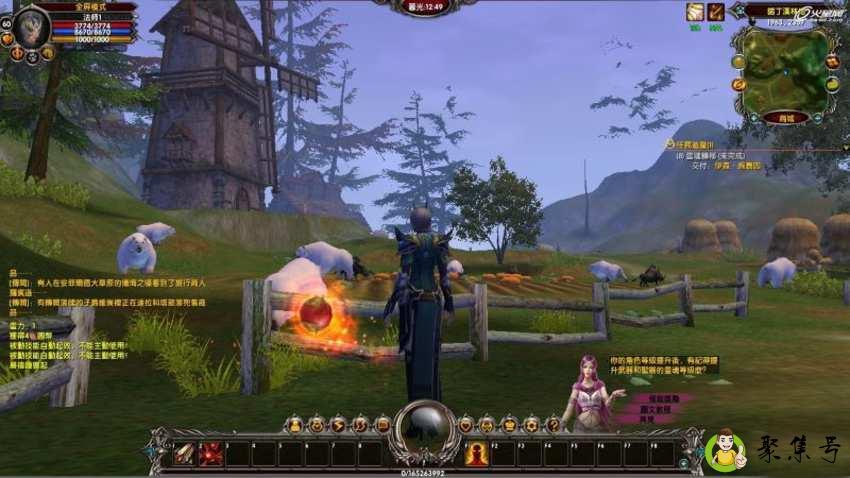Open the minimap

click(784, 68)
